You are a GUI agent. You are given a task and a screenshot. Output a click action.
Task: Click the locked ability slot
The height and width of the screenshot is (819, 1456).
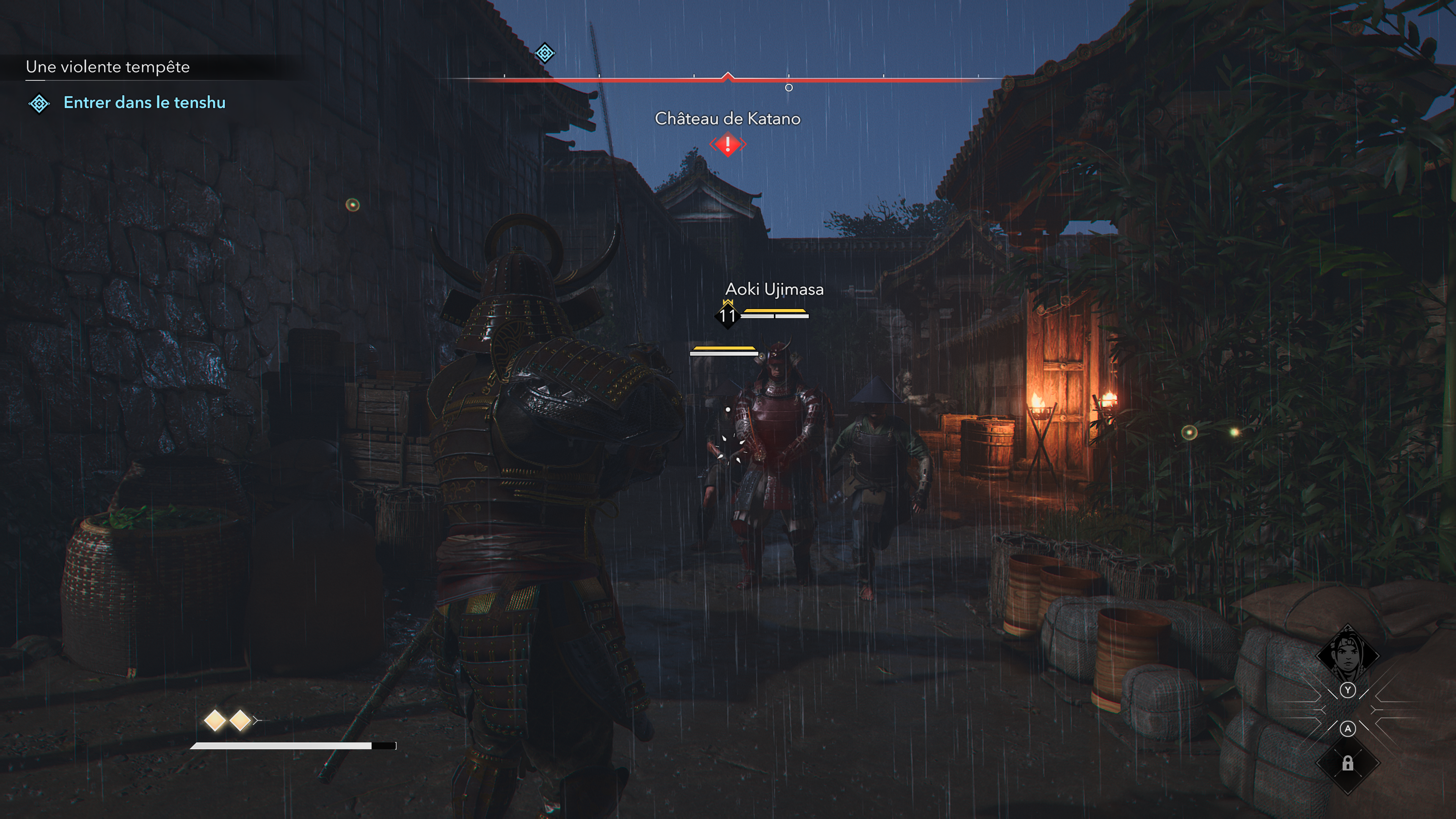tap(1348, 764)
